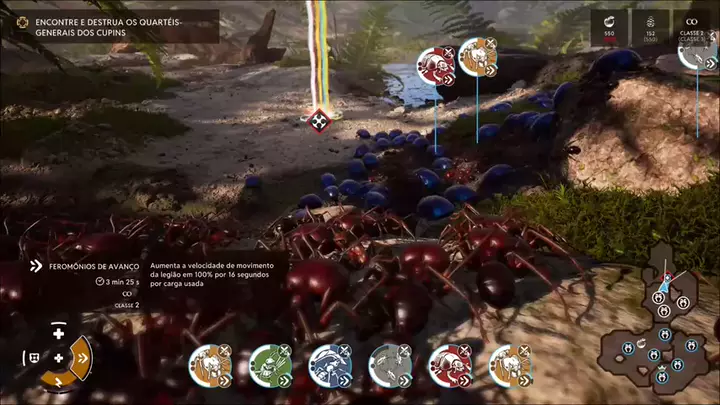Image resolution: width=720 pixels, height=405 pixels.
Task: Open the nest minimap
Action: (660, 327)
